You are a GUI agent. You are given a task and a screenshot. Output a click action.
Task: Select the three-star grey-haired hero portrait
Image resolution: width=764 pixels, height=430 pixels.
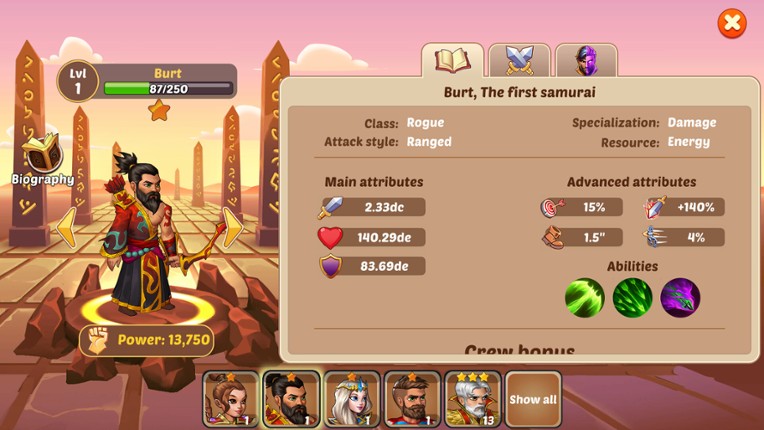coord(472,399)
